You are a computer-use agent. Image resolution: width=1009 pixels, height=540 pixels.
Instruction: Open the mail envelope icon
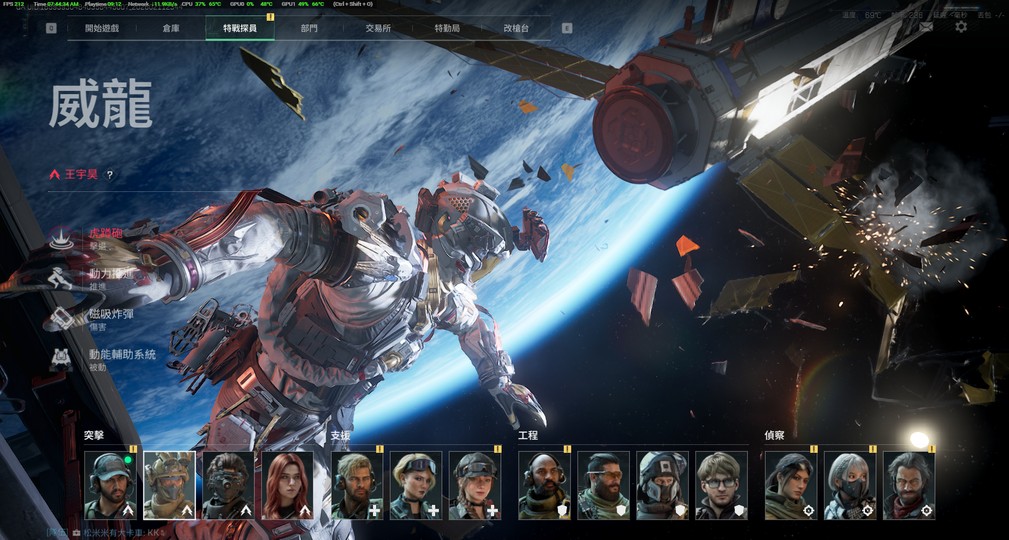(x=927, y=27)
